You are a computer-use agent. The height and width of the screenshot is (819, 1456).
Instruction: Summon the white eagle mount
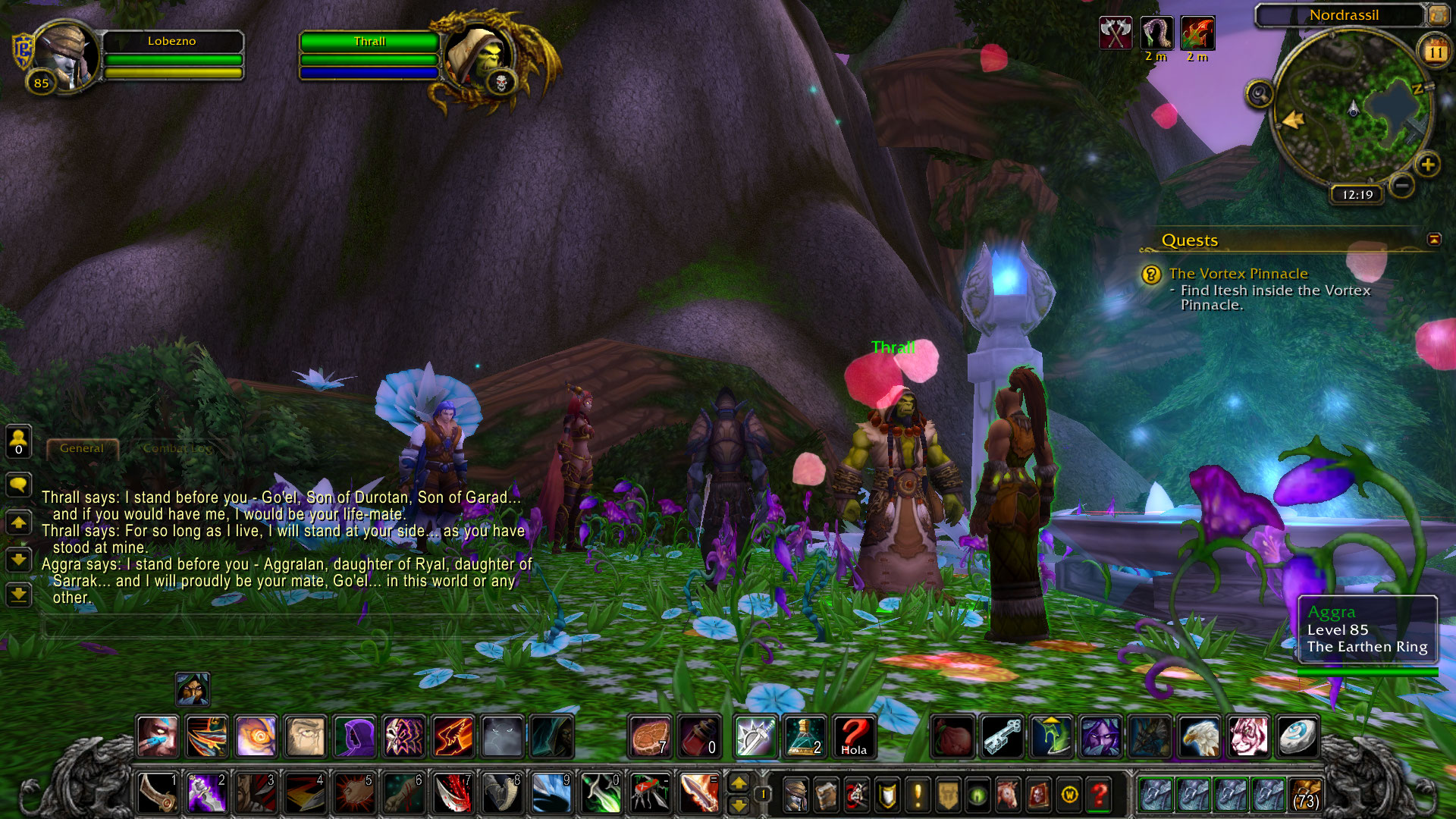(1200, 736)
